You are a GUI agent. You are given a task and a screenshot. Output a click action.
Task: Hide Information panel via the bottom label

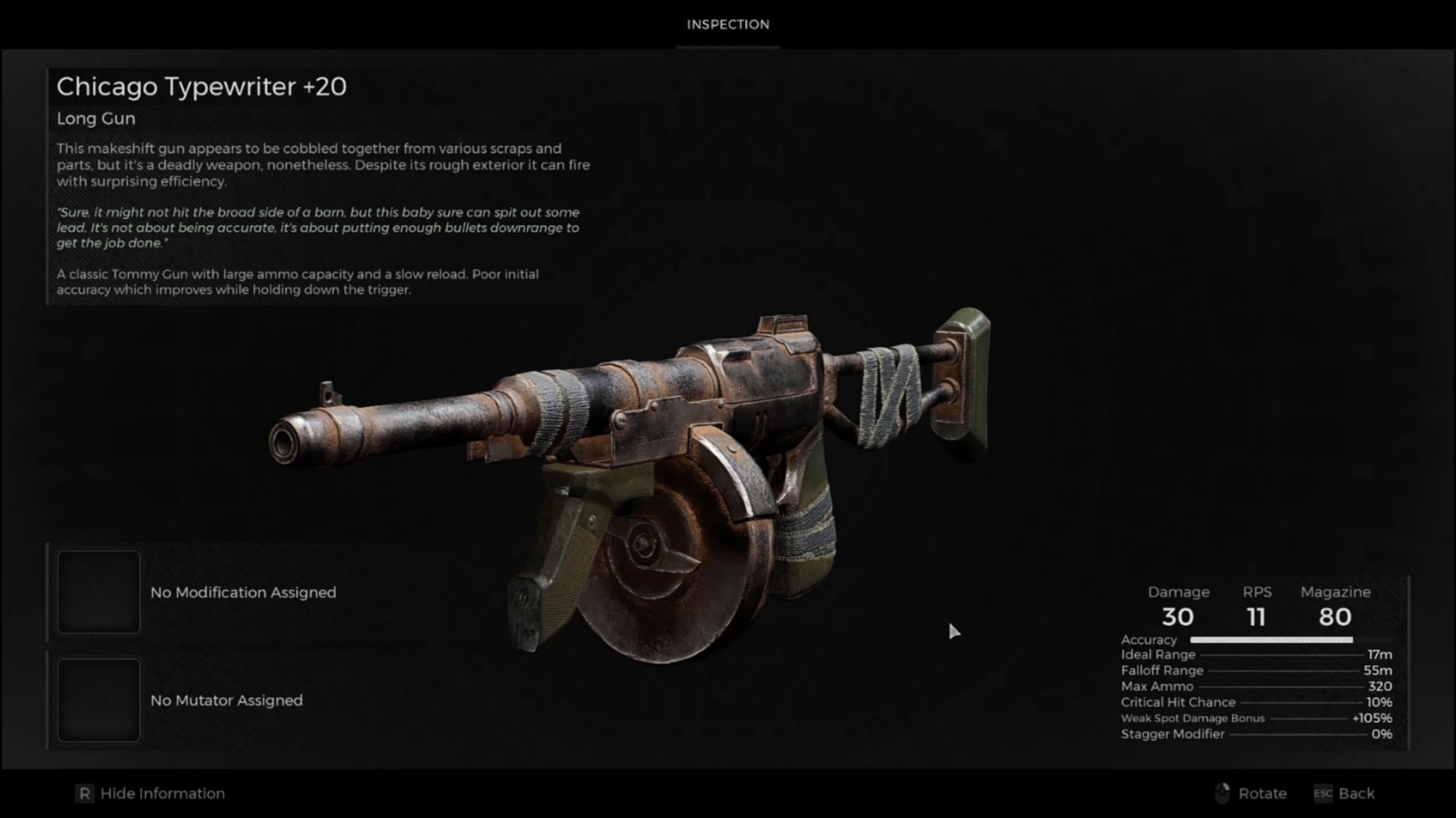(161, 793)
